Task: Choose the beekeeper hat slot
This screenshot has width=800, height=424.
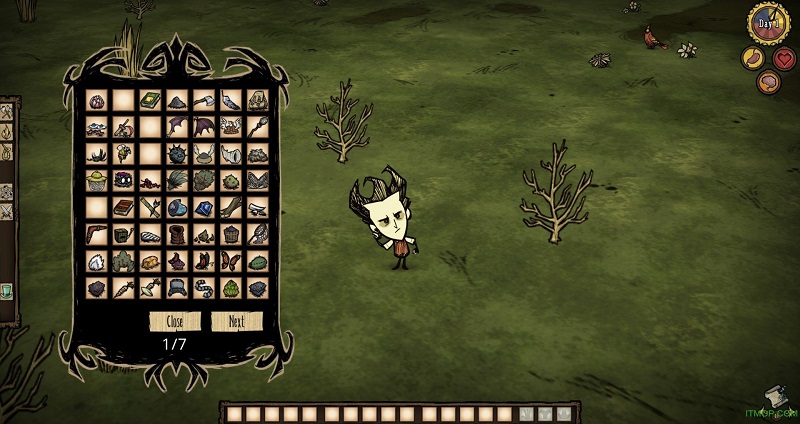Action: pyautogui.click(x=96, y=181)
